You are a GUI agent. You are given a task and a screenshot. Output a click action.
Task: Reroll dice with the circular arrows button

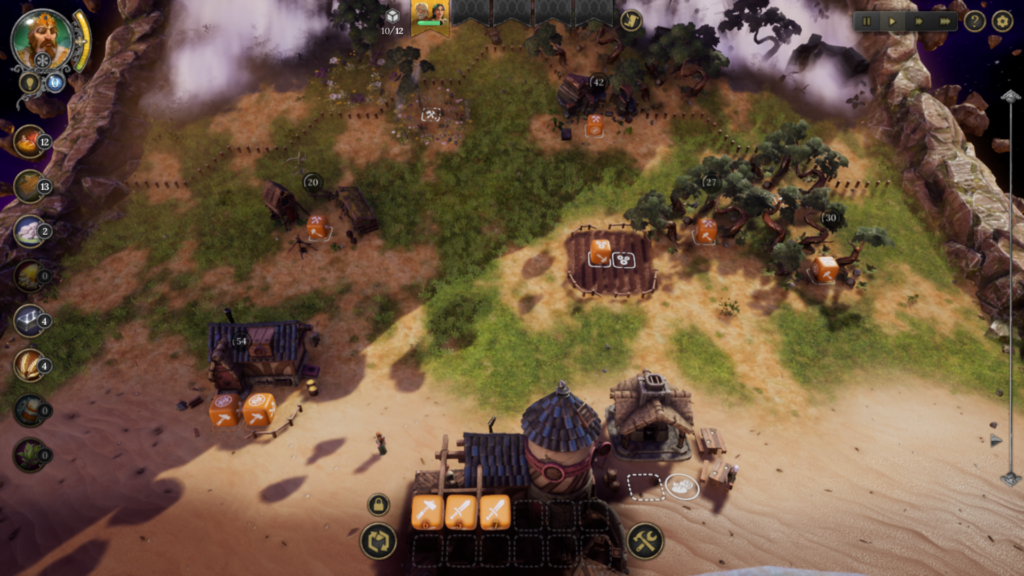378,541
